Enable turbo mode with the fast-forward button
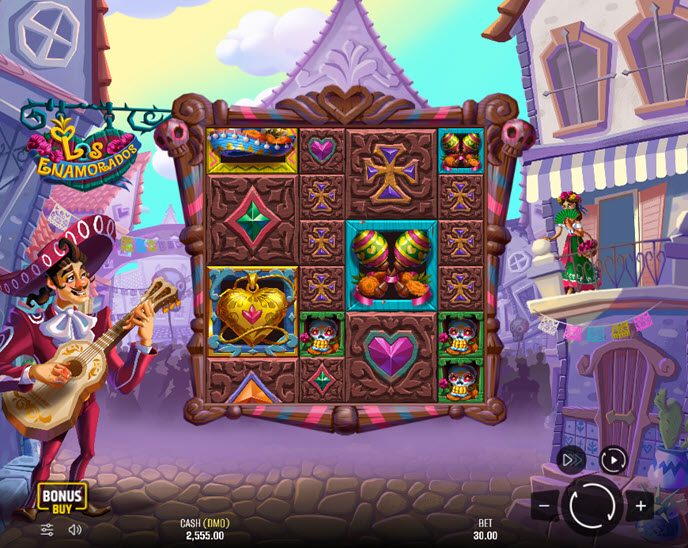Image resolution: width=688 pixels, height=548 pixels. (571, 460)
